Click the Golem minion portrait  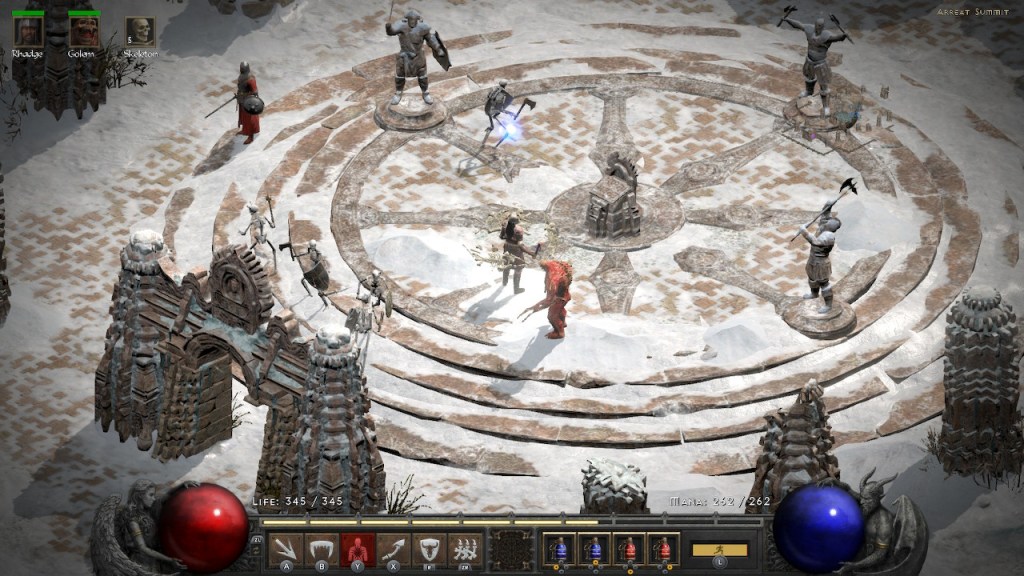click(x=84, y=32)
